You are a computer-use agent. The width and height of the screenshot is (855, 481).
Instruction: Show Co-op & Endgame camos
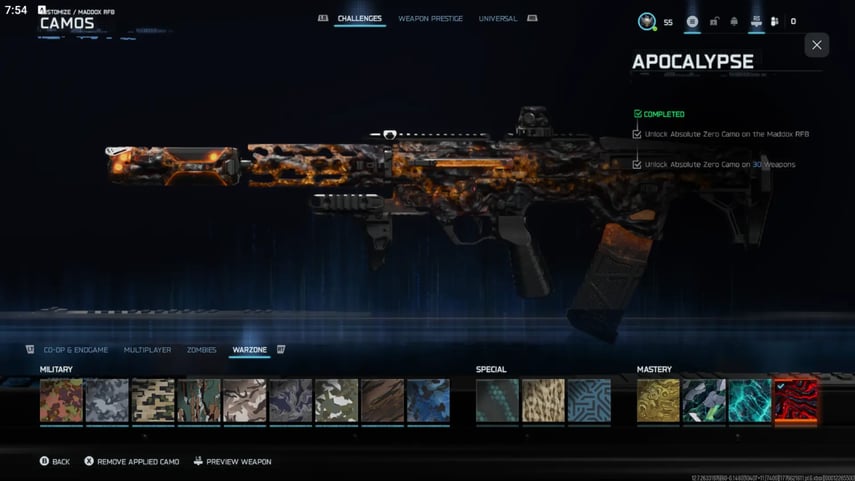pos(76,350)
